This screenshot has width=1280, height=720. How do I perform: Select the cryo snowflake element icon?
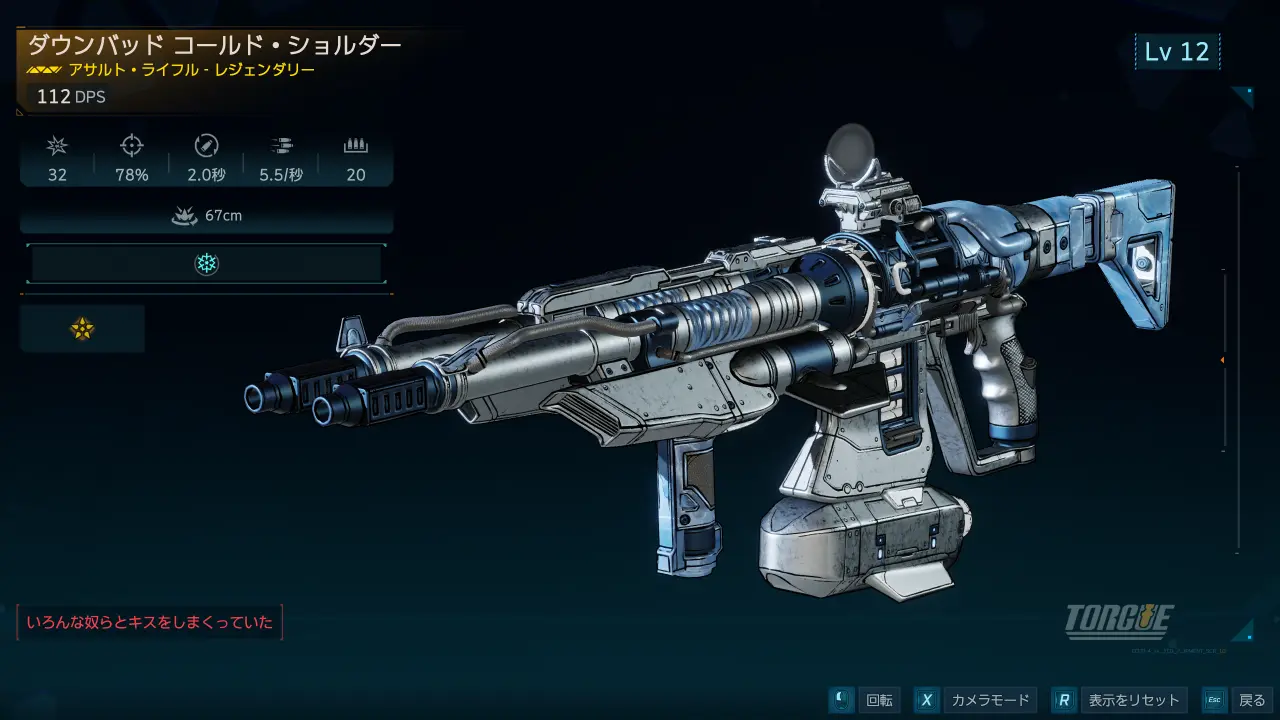(206, 264)
